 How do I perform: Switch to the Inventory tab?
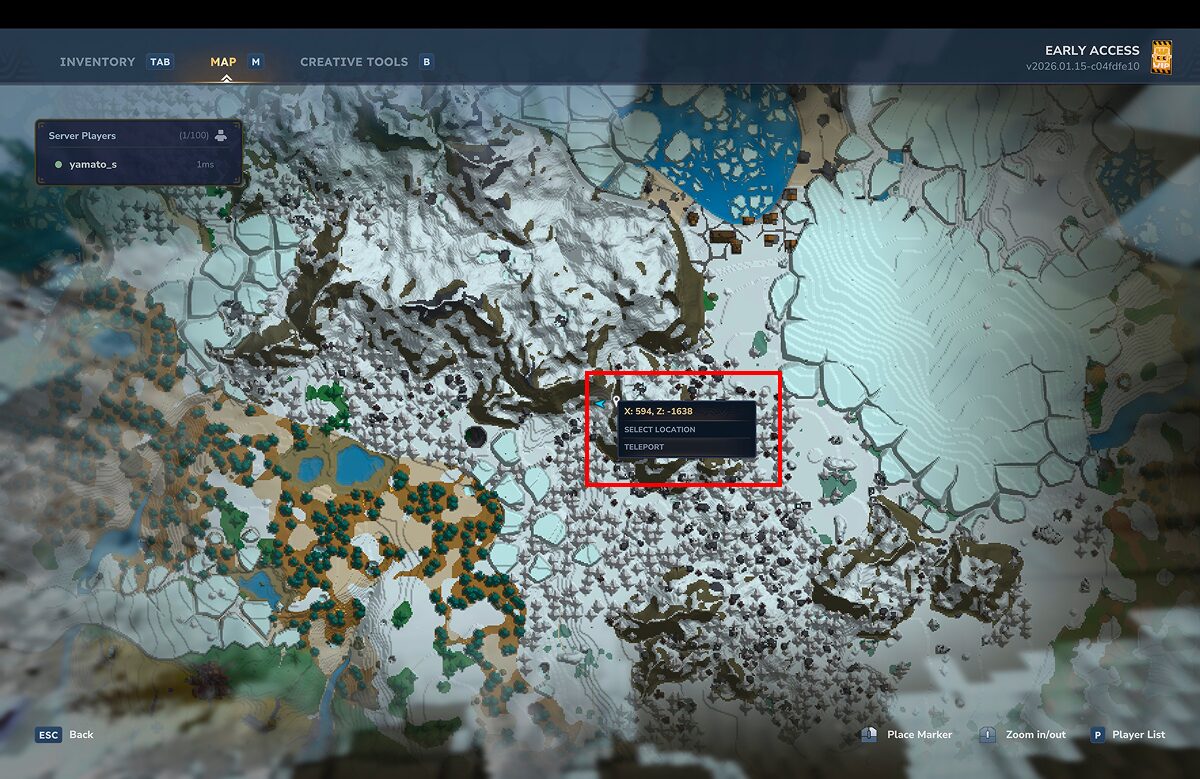(x=97, y=62)
